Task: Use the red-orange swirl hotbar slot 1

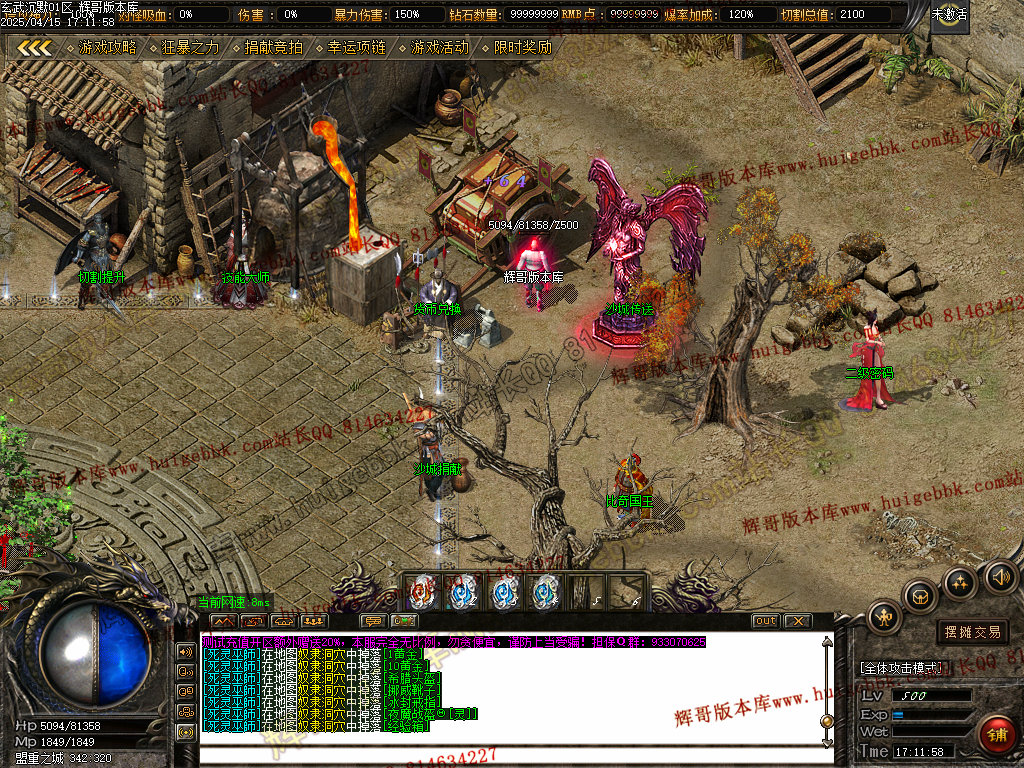Action: pos(424,592)
